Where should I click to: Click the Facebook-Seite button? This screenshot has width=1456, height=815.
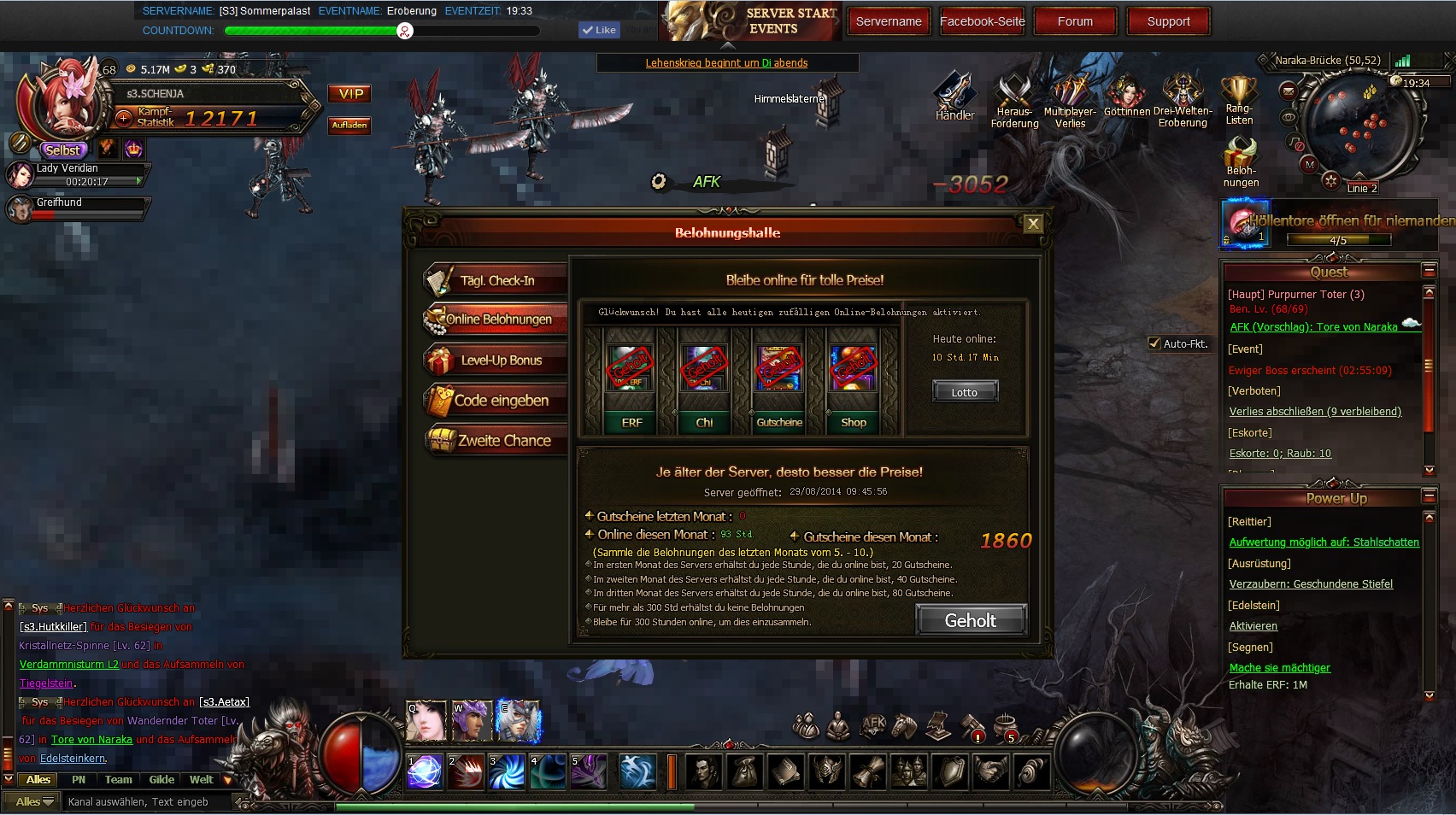[x=982, y=21]
